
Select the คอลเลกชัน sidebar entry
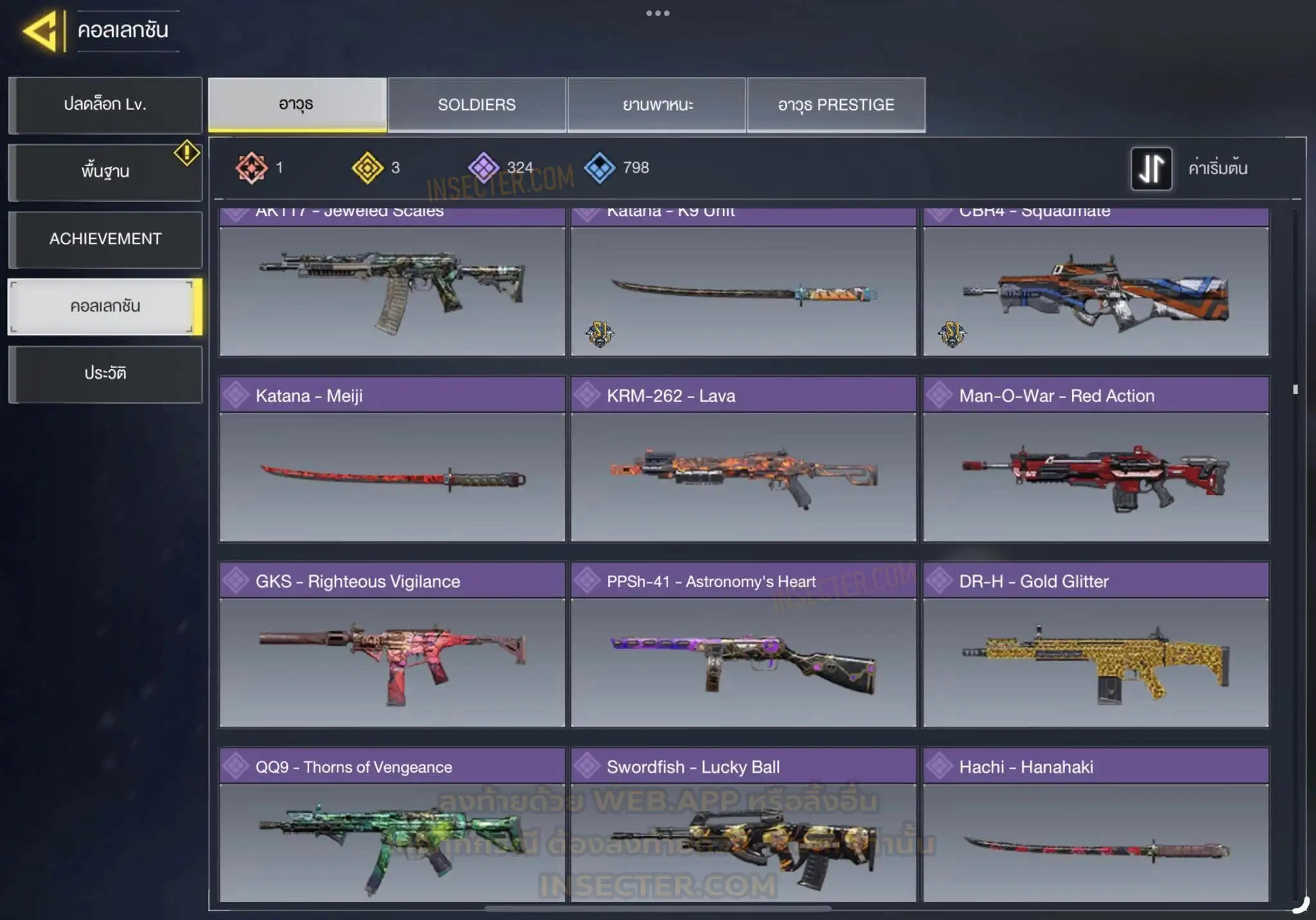pyautogui.click(x=105, y=306)
